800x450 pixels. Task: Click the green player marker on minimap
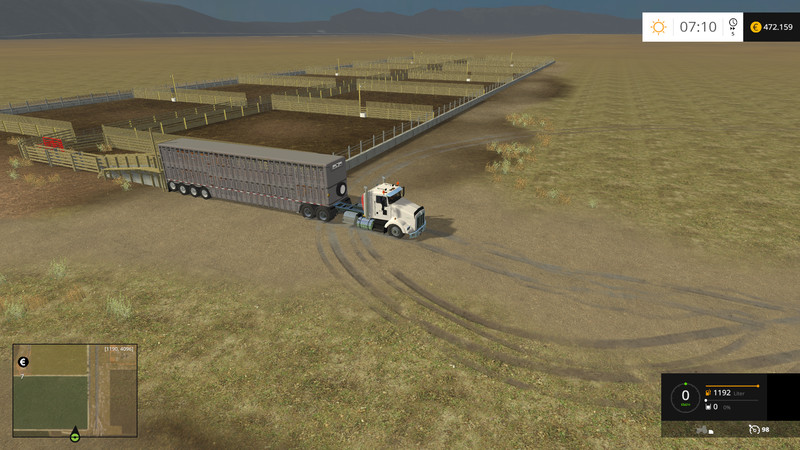pos(74,435)
